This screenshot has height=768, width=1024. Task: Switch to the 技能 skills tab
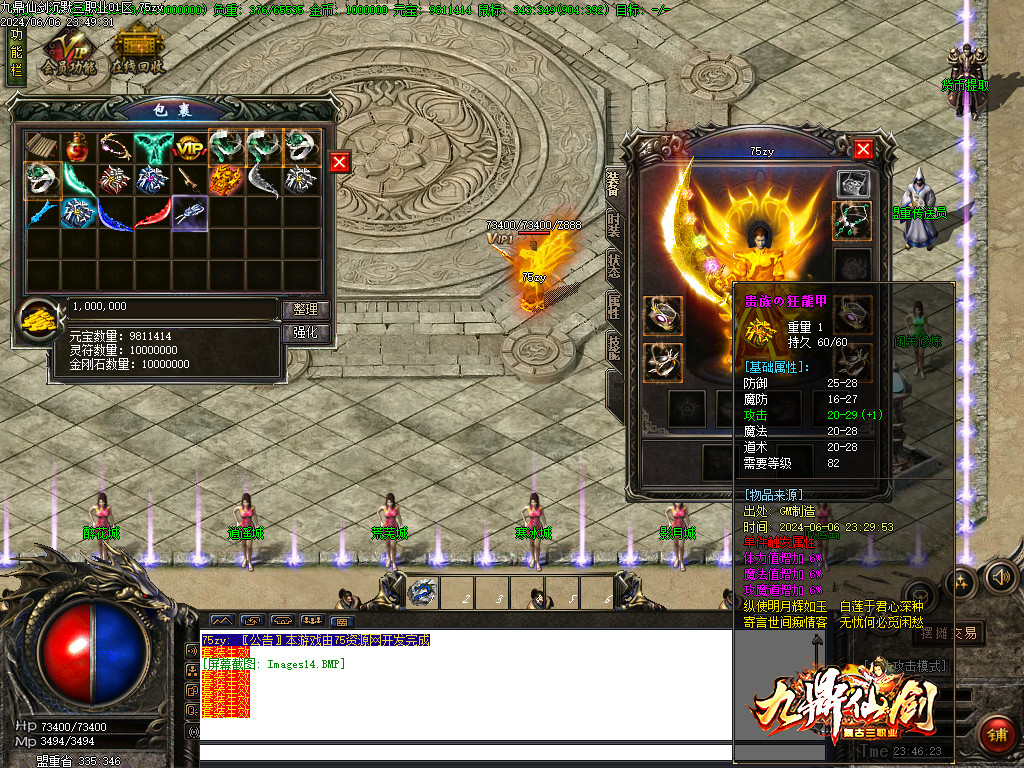pyautogui.click(x=613, y=346)
